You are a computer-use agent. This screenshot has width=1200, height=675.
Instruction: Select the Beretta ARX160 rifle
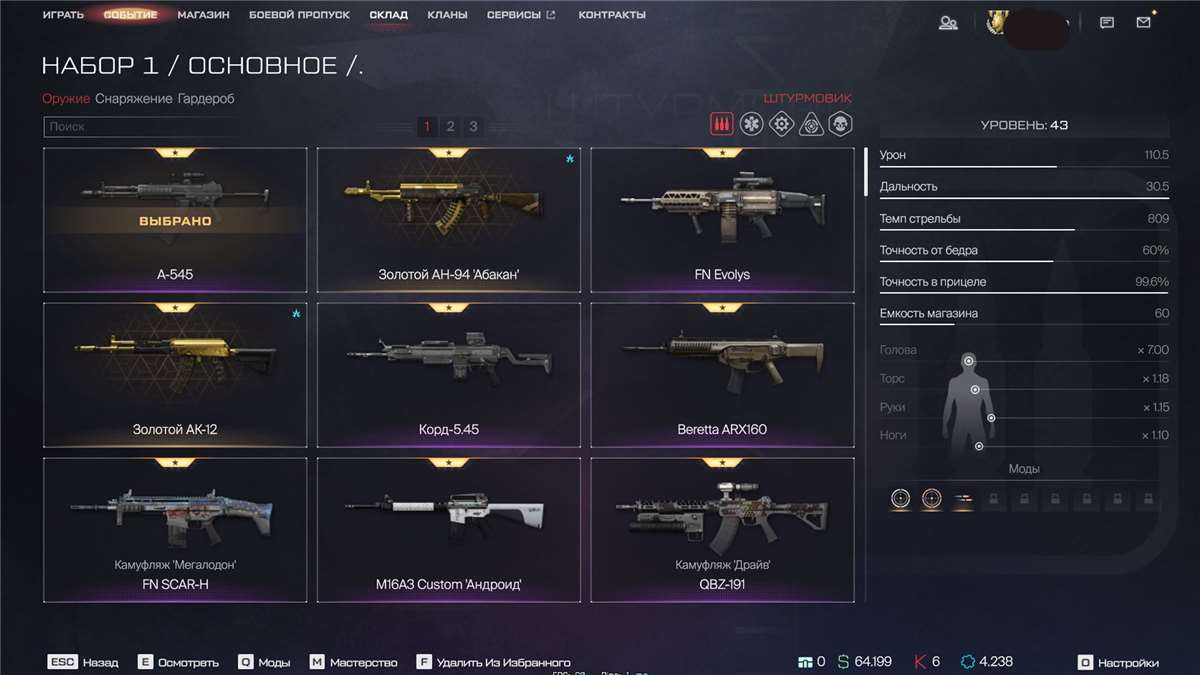click(x=722, y=375)
